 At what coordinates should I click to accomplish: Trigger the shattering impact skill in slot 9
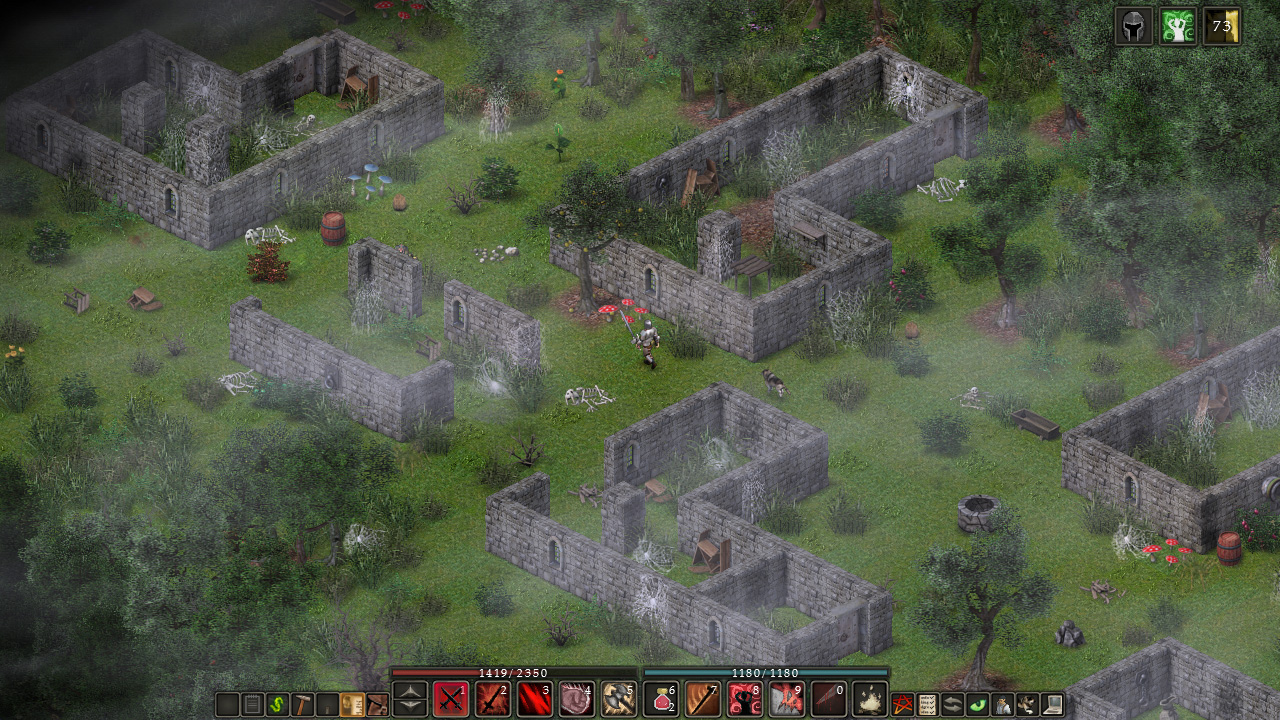(x=787, y=698)
